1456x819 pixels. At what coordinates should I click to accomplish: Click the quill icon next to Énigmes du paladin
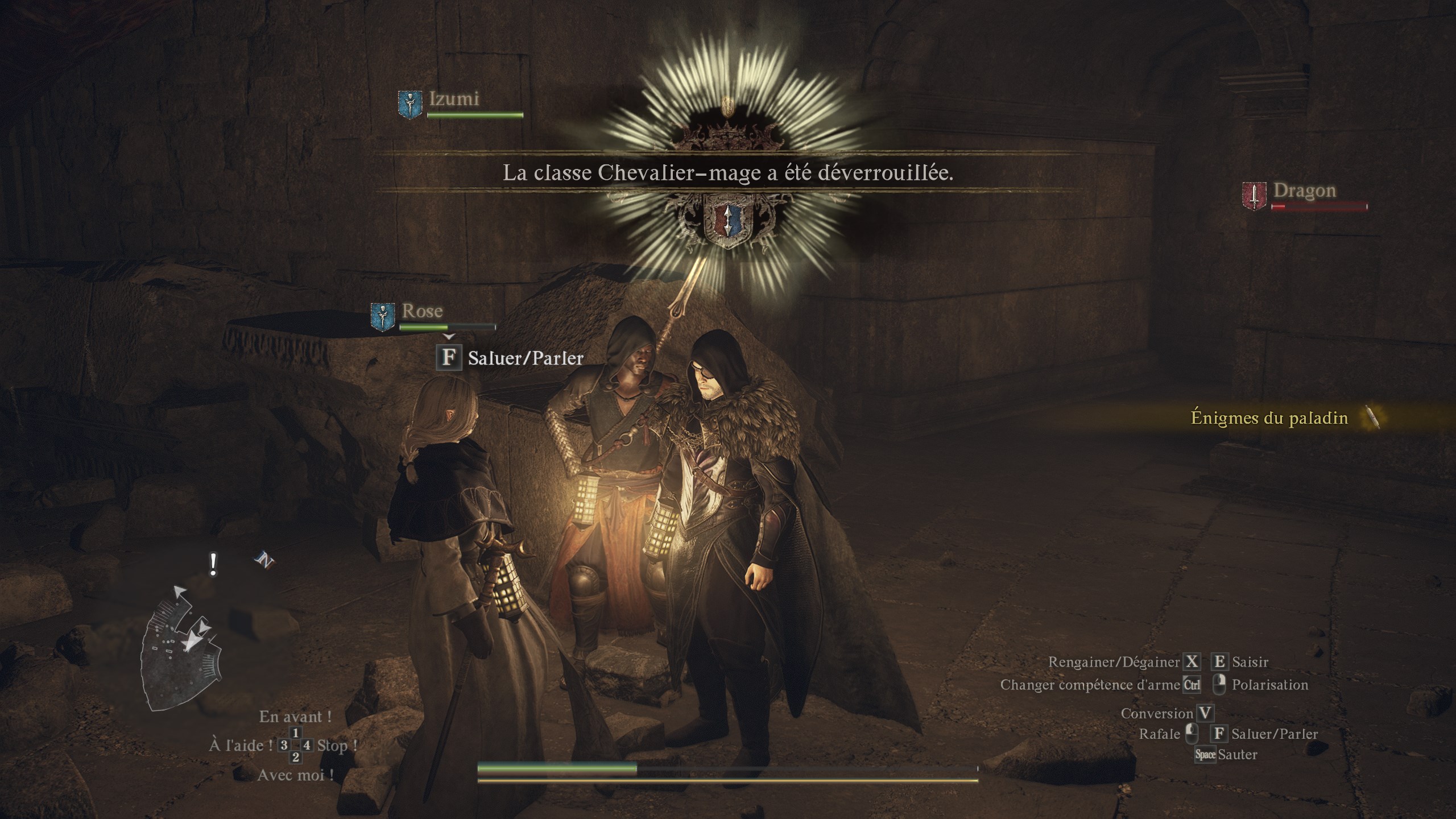coord(1371,417)
